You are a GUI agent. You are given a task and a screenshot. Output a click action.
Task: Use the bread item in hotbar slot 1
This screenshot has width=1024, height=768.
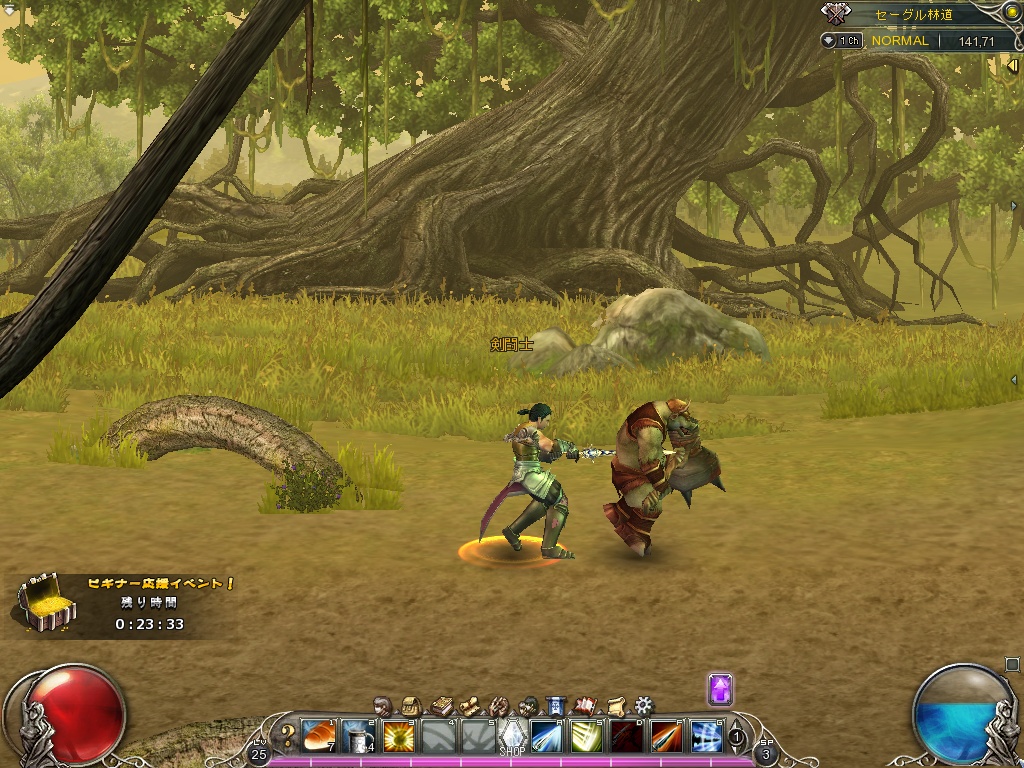(318, 736)
